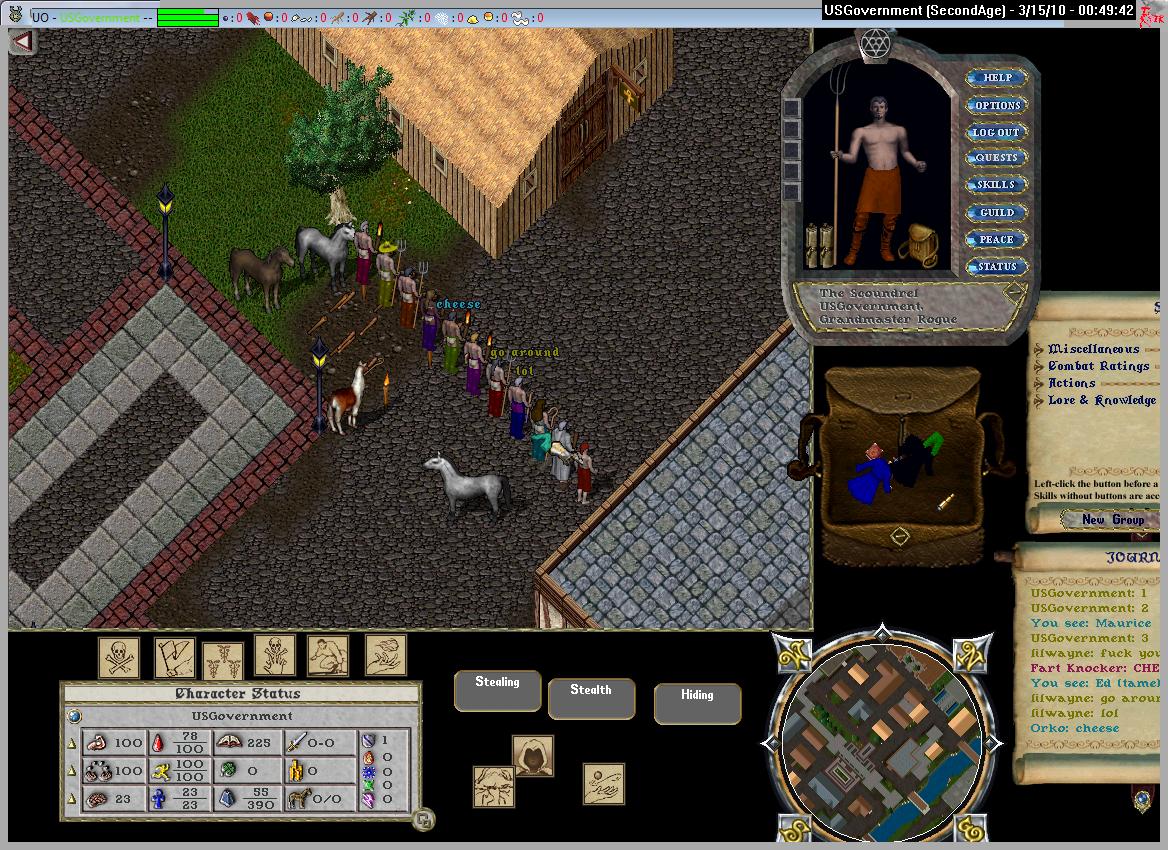Create a New Group in the skills scroll
The height and width of the screenshot is (850, 1168).
tap(1112, 519)
